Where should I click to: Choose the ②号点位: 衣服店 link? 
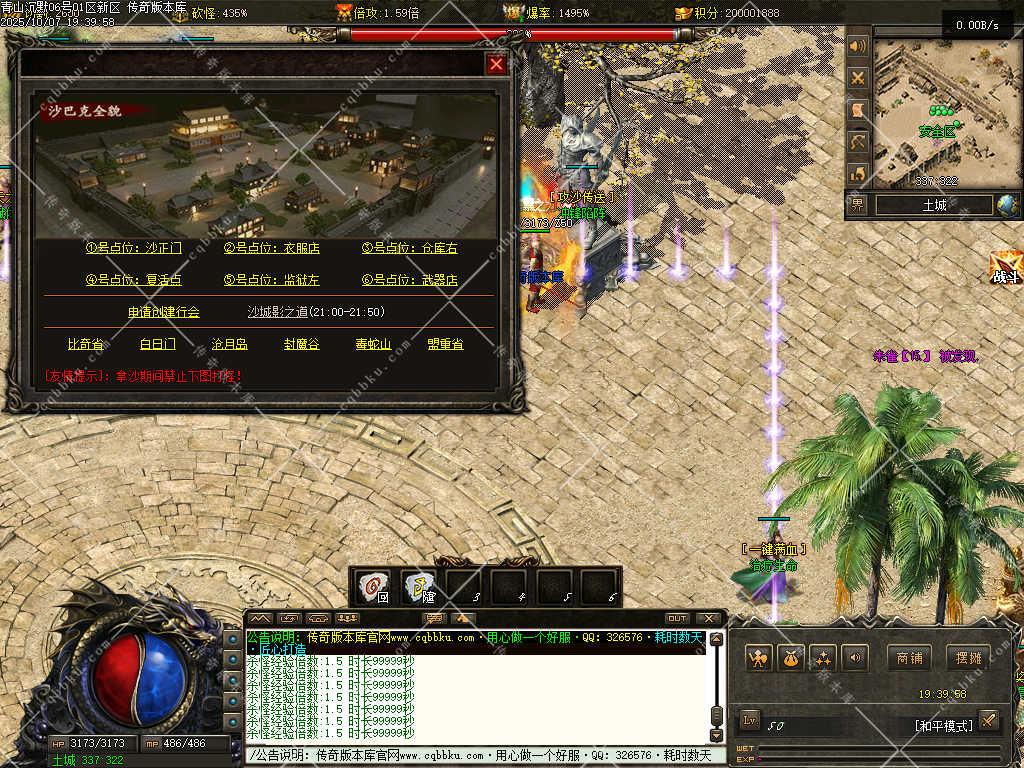tap(272, 248)
